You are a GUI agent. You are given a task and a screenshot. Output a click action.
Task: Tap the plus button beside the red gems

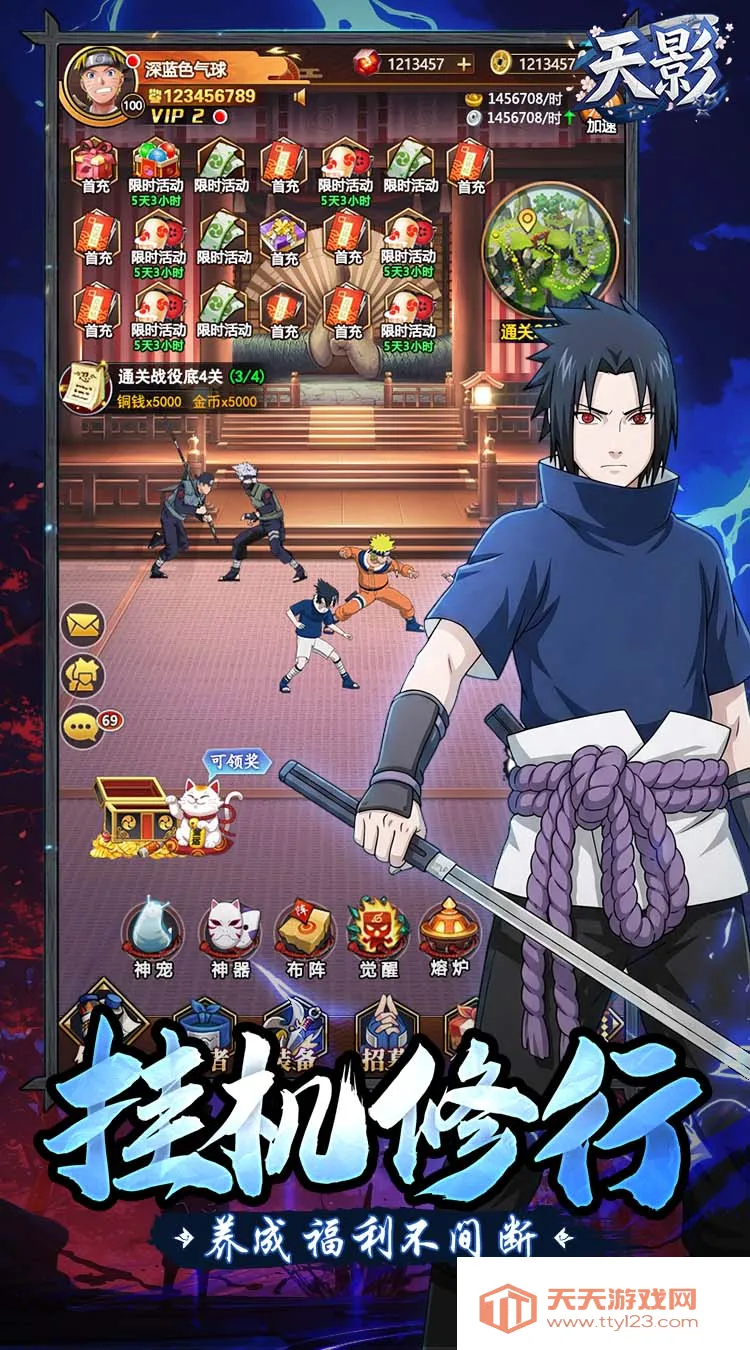[x=463, y=64]
